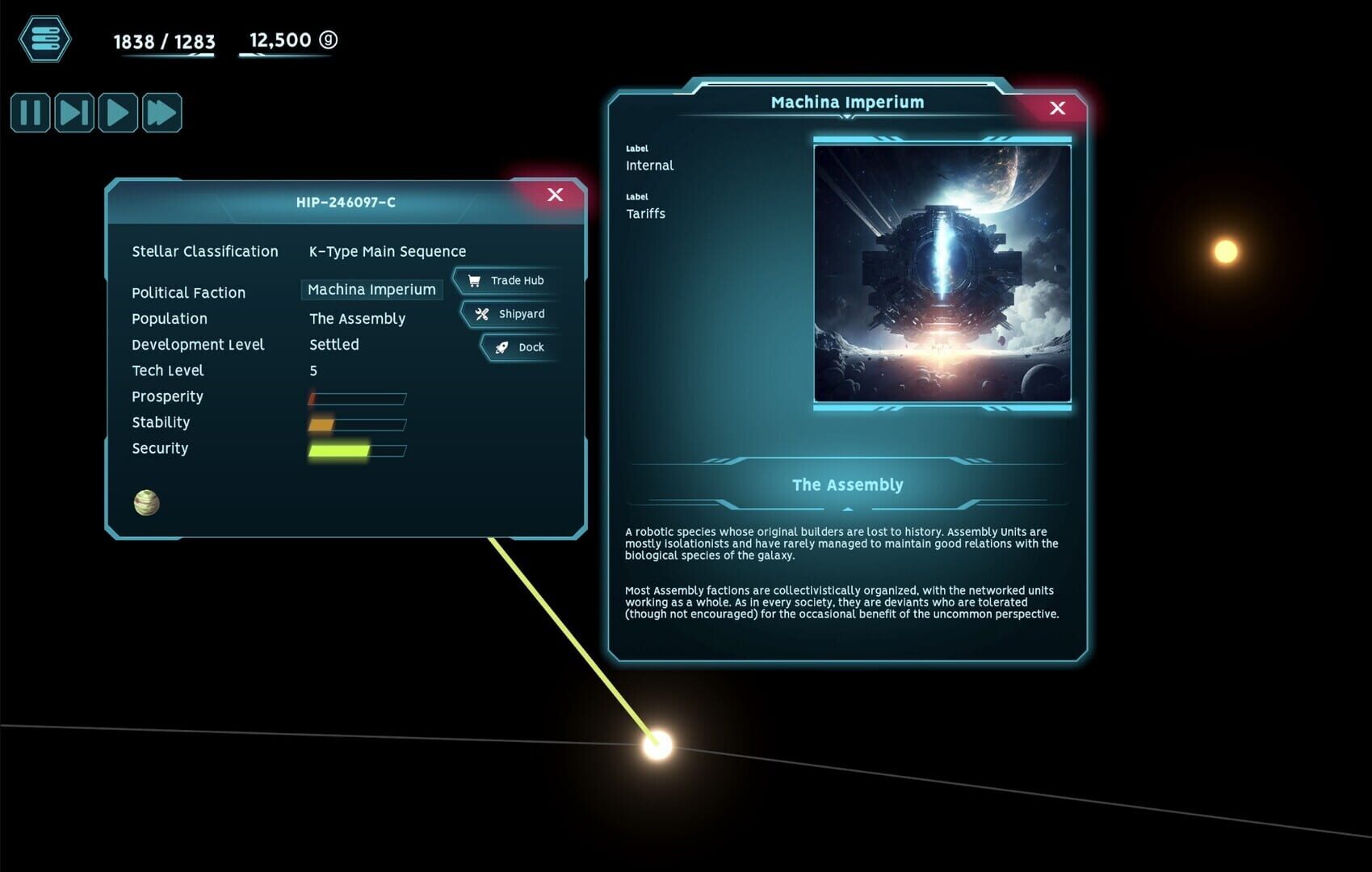Expand the chevron under Machina Imperium header
This screenshot has width=1372, height=872.
tap(846, 117)
